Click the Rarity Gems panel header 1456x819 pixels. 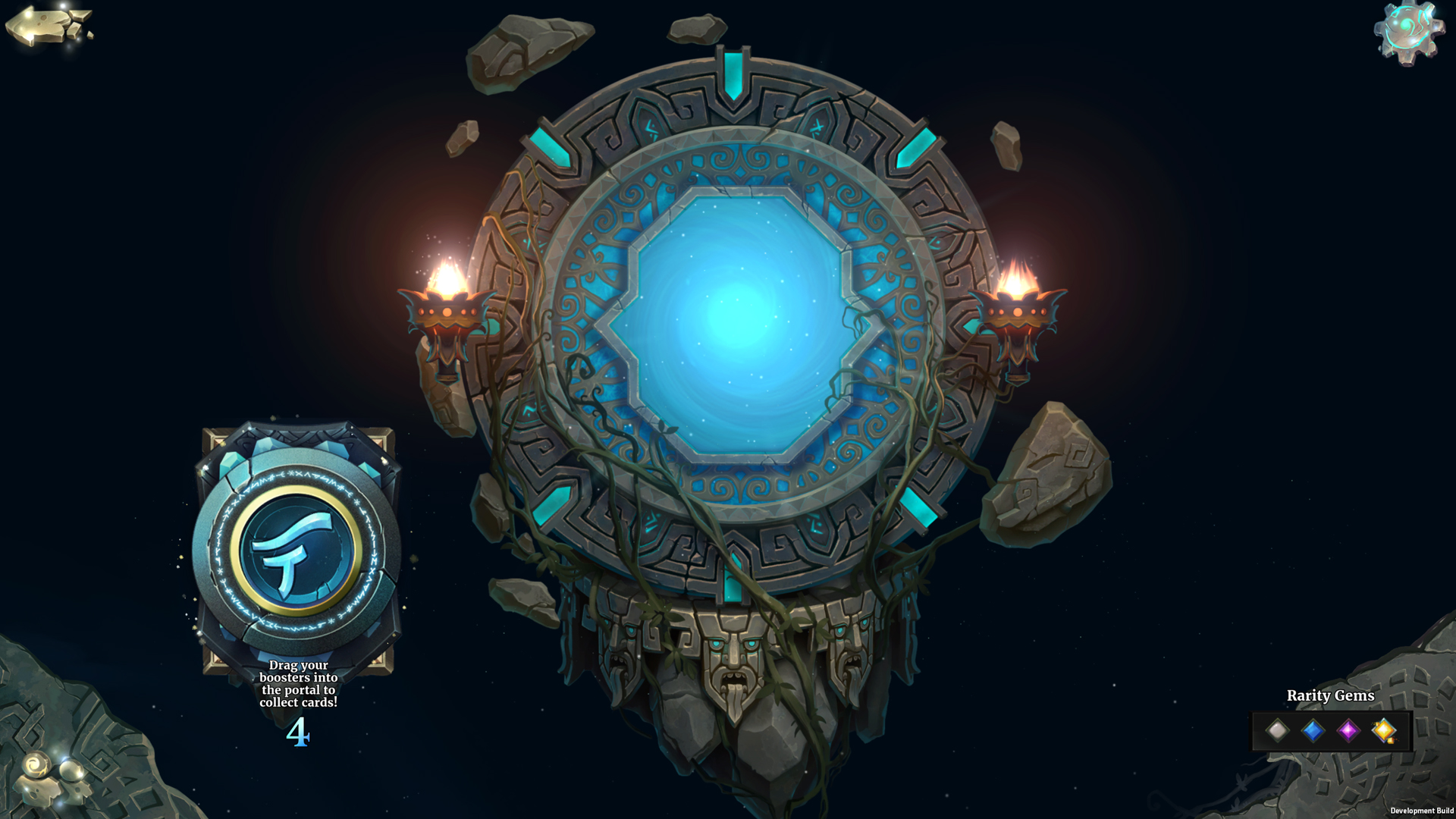[1331, 695]
